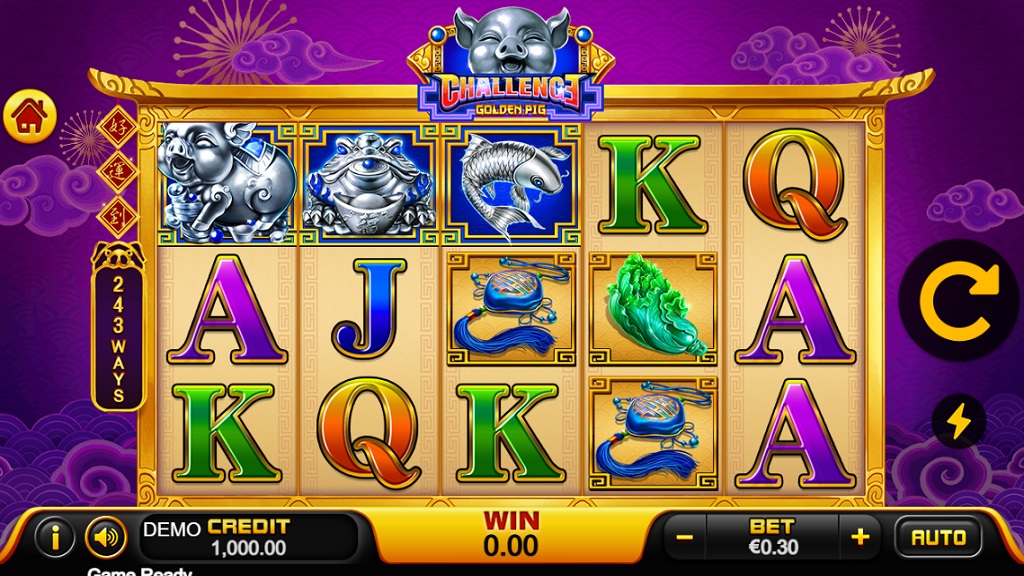Return to lobby via the home icon

[30, 117]
